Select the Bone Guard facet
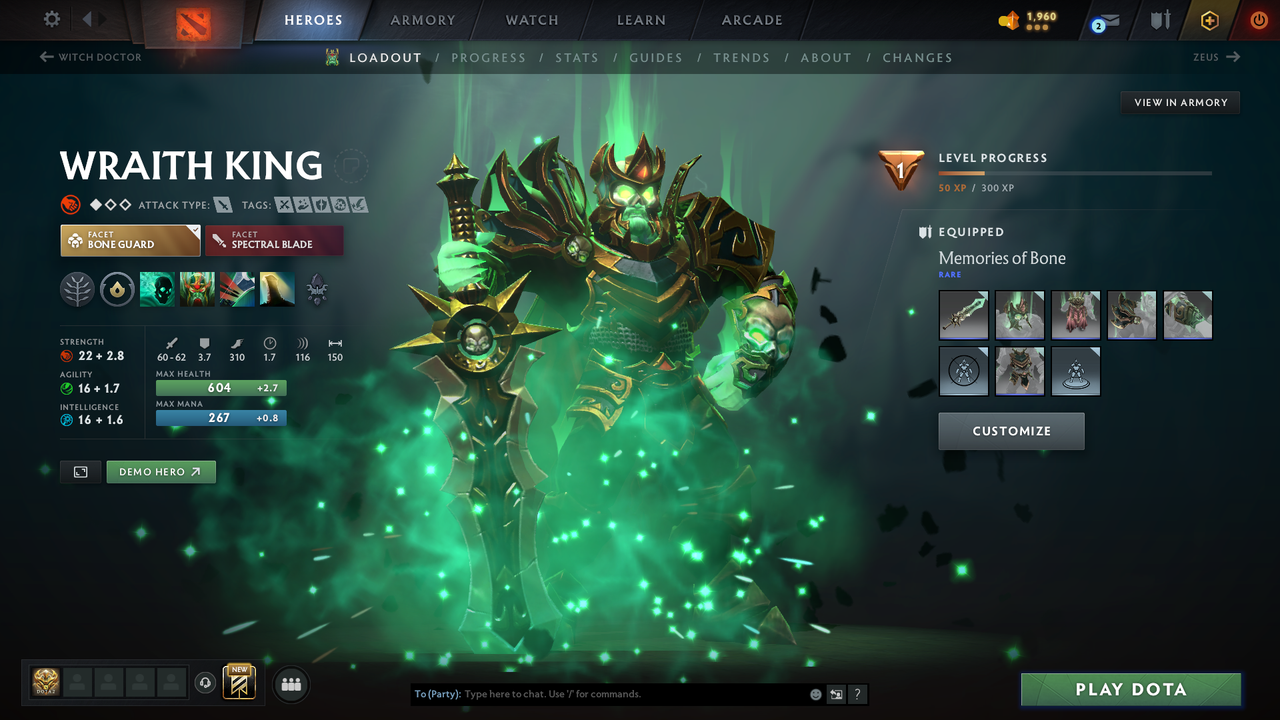The image size is (1280, 720). 130,240
